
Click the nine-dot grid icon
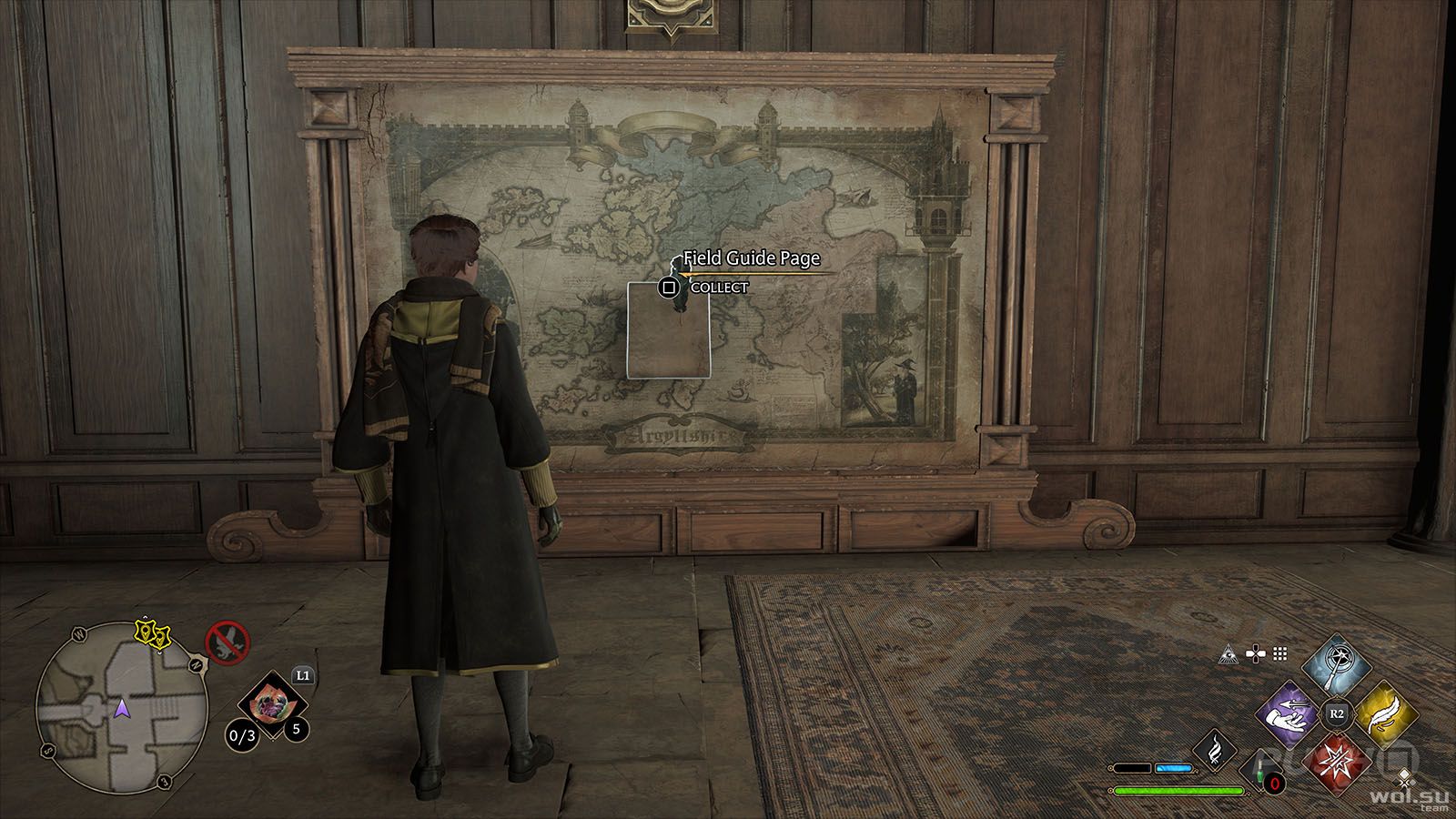[1279, 653]
